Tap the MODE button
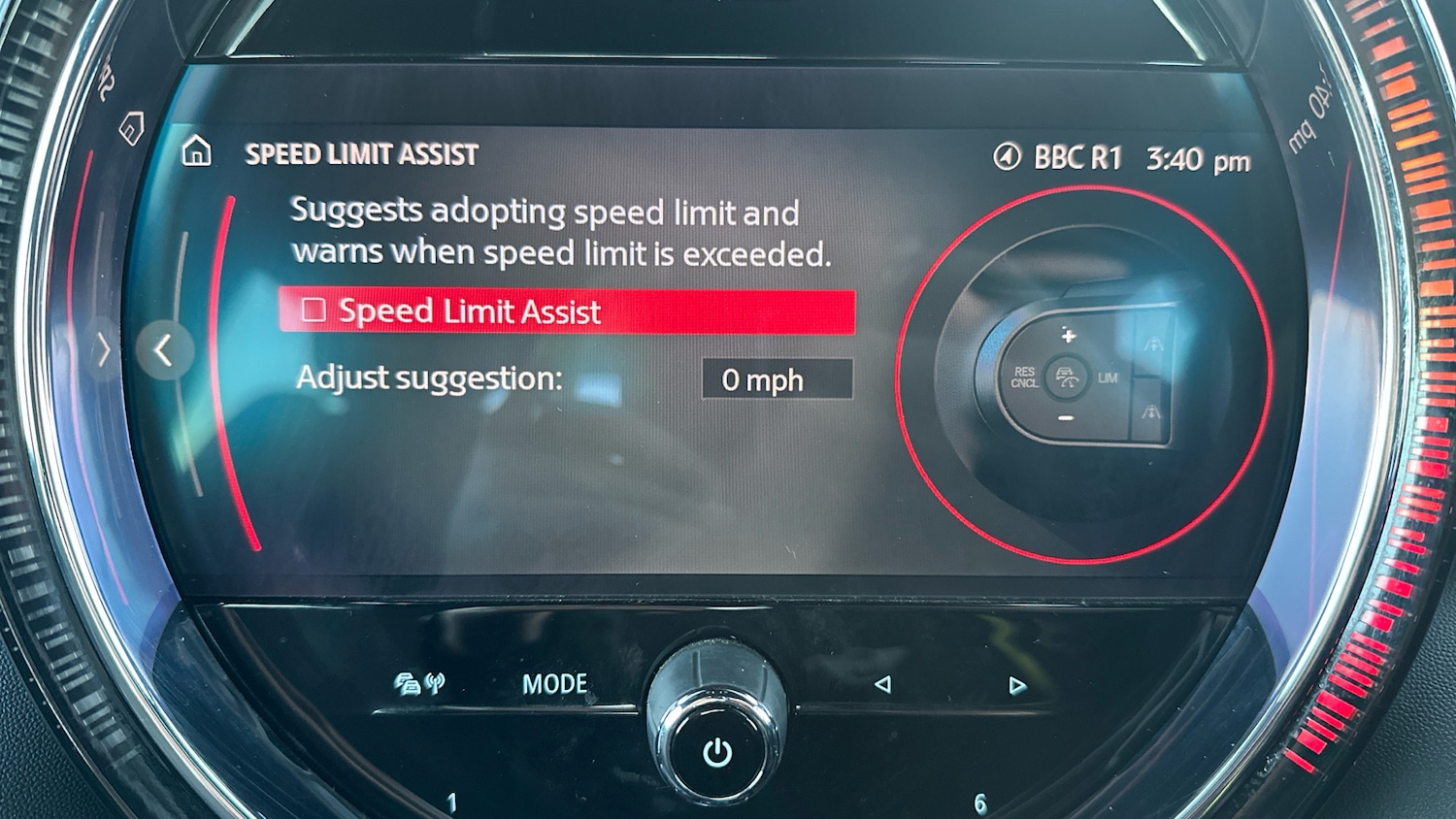Screen dimensions: 1456x819 coord(554,684)
